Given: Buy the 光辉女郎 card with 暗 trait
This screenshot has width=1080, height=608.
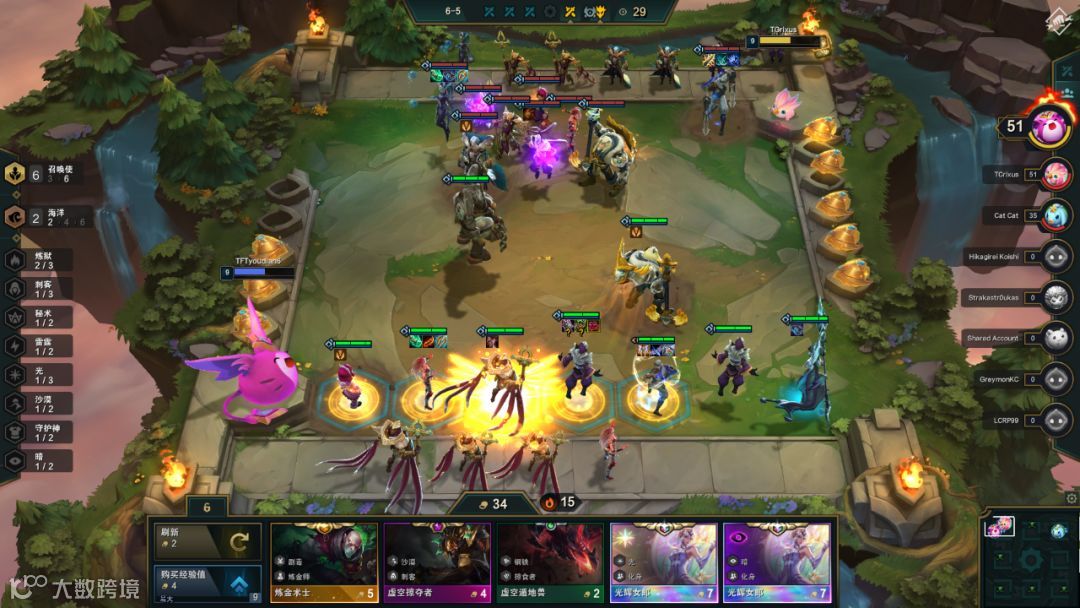Looking at the screenshot, I should point(777,563).
